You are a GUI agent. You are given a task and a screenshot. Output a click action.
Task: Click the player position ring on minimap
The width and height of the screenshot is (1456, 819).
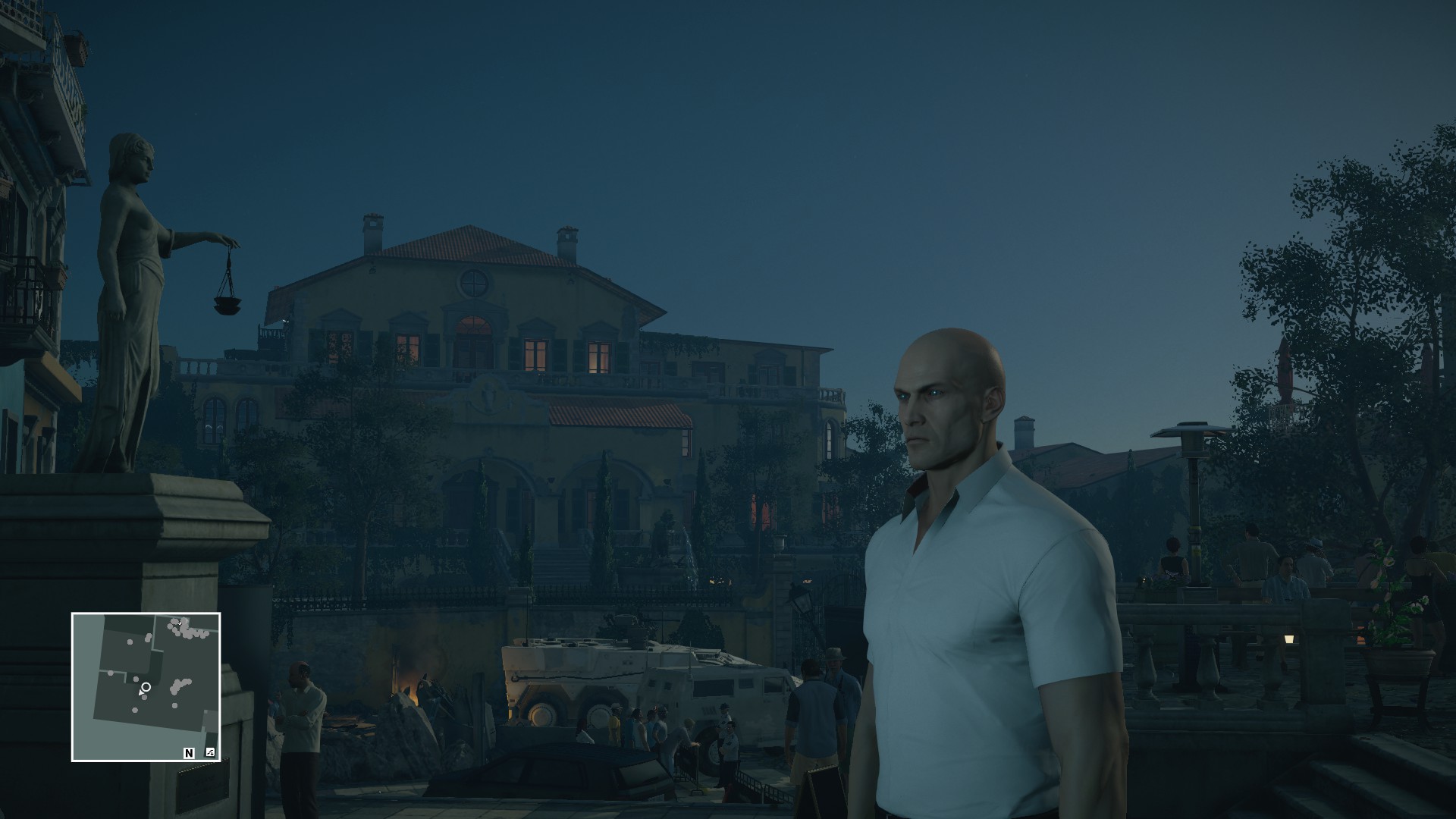point(146,687)
